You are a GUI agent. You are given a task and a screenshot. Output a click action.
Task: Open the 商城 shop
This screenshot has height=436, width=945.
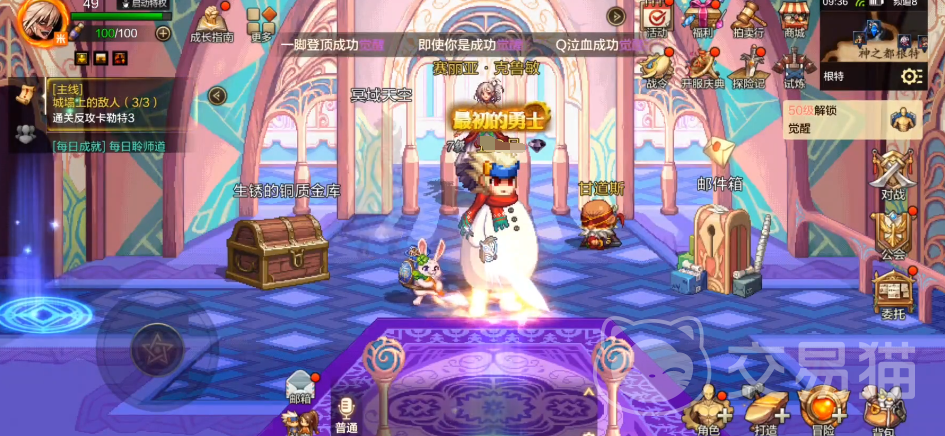coord(794,19)
